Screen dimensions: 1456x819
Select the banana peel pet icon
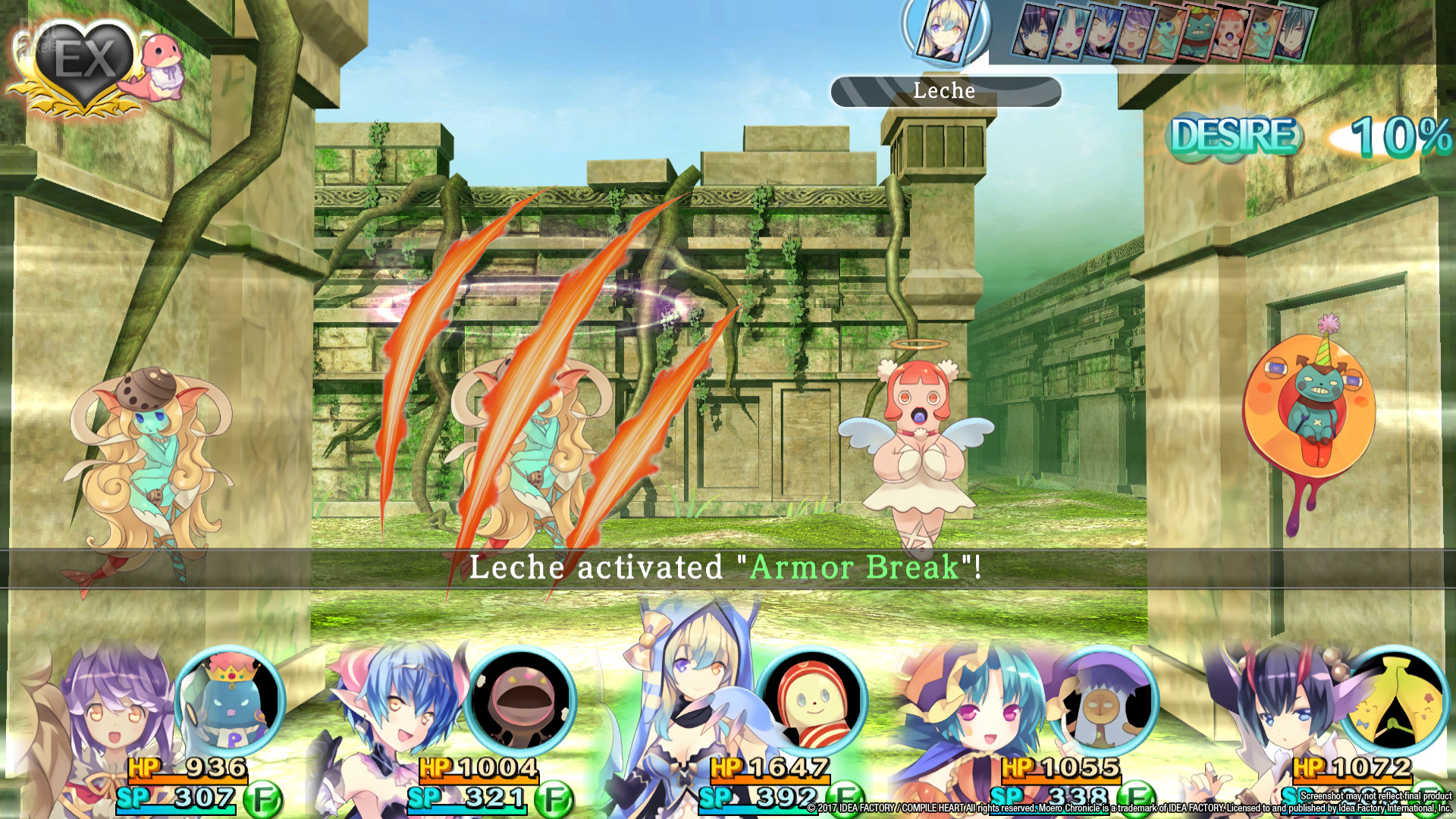click(1394, 701)
